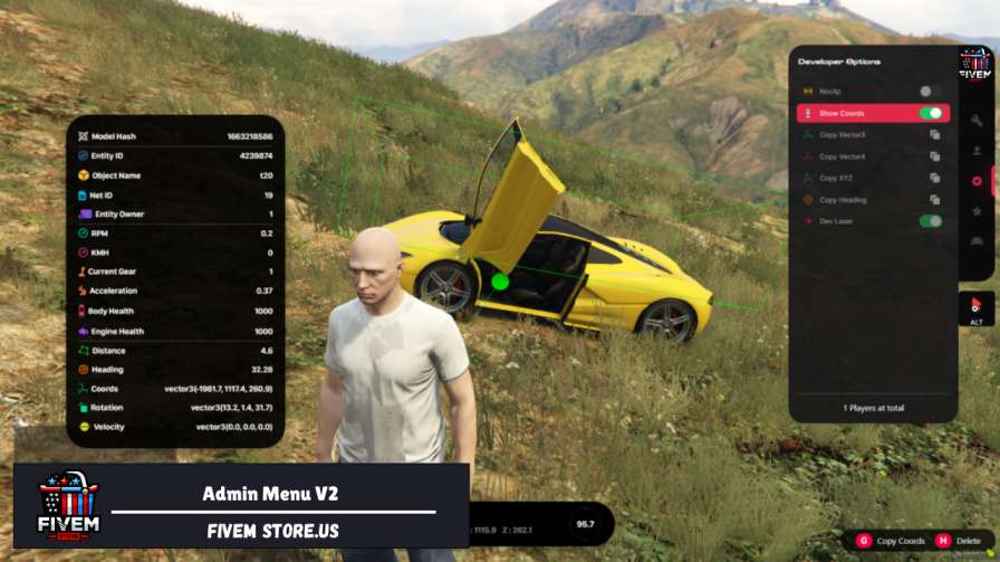The image size is (1000, 562).
Task: Open the star icon sidebar tab
Action: [x=976, y=211]
